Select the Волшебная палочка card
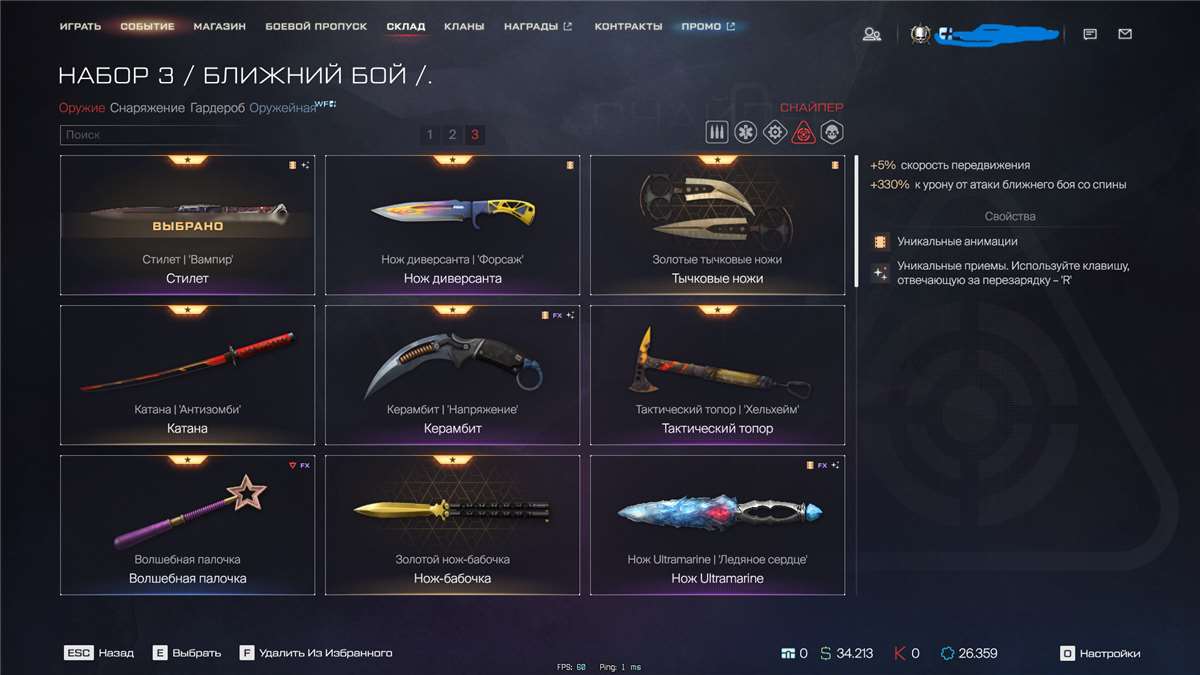The image size is (1200, 675). click(187, 525)
